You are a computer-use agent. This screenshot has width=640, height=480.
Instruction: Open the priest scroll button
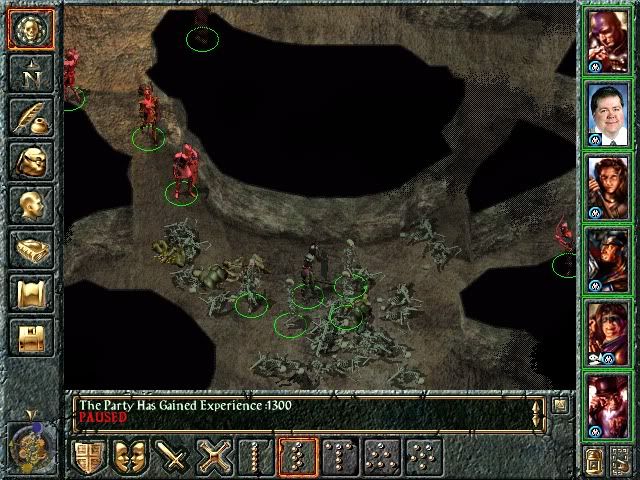[x=30, y=294]
